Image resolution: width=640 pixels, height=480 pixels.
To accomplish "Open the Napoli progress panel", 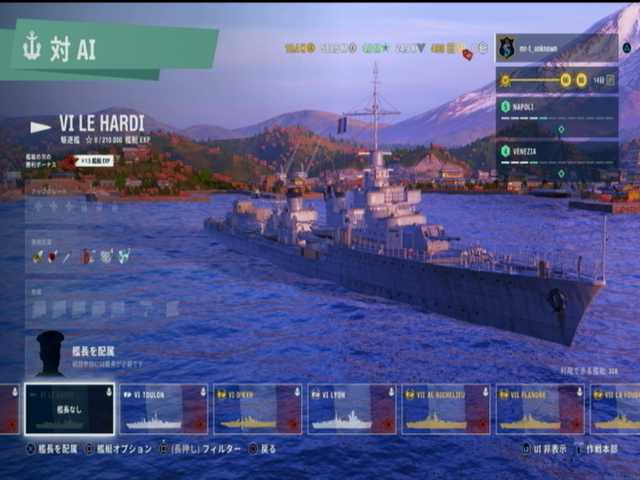I will (x=557, y=116).
